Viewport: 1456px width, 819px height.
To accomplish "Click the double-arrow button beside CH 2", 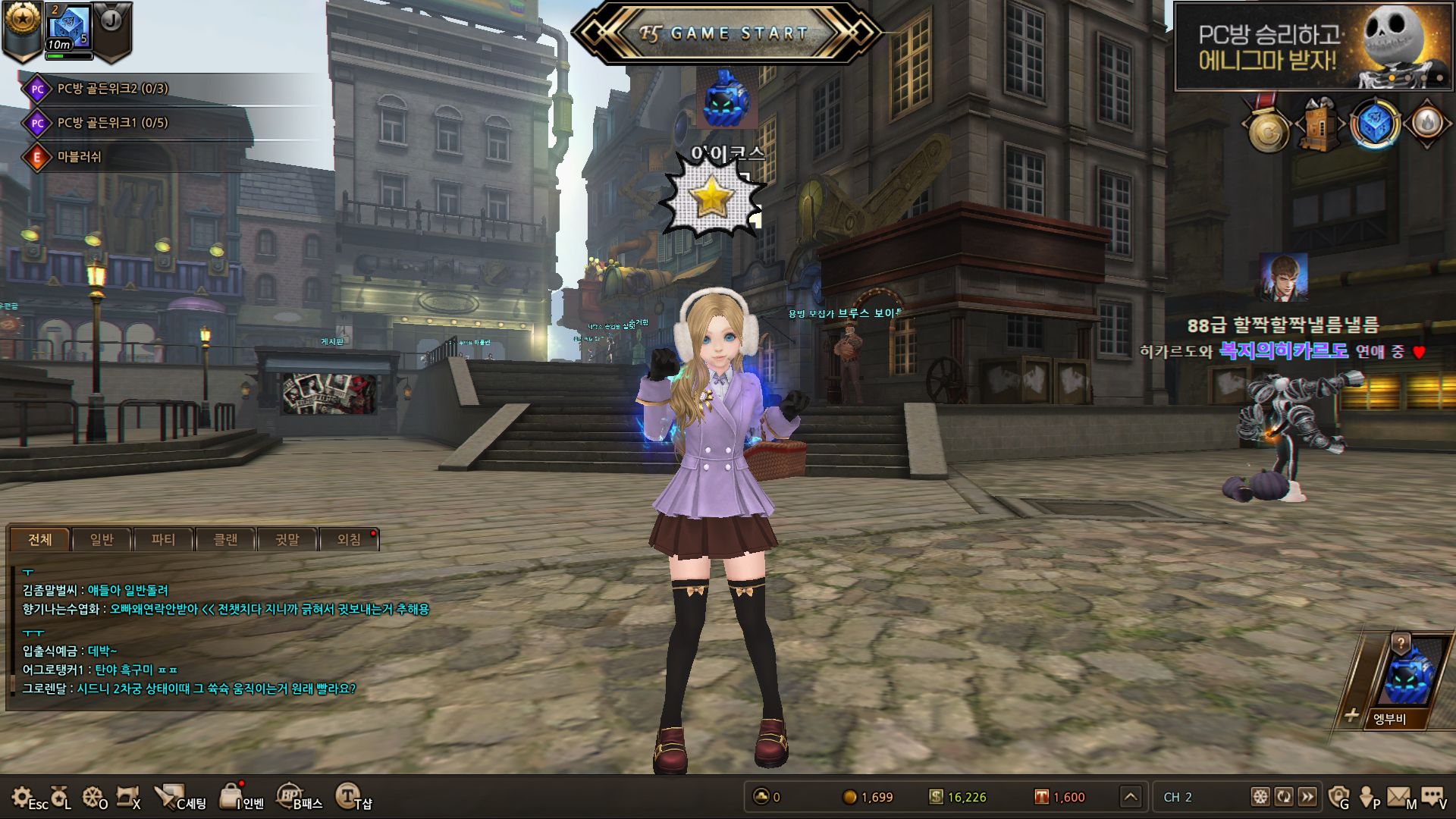I will click(1307, 796).
